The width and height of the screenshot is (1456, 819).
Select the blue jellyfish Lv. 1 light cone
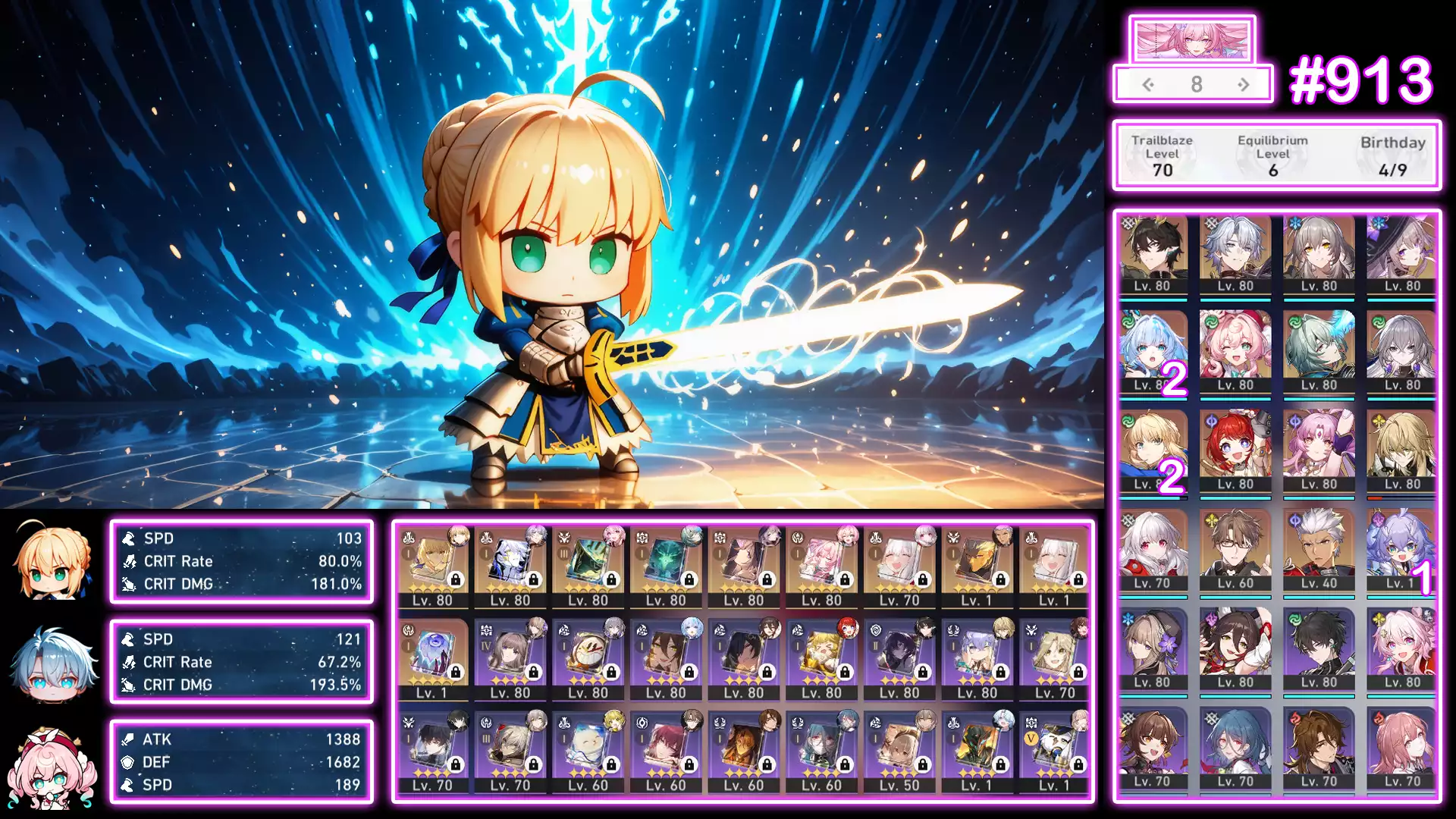[432, 658]
